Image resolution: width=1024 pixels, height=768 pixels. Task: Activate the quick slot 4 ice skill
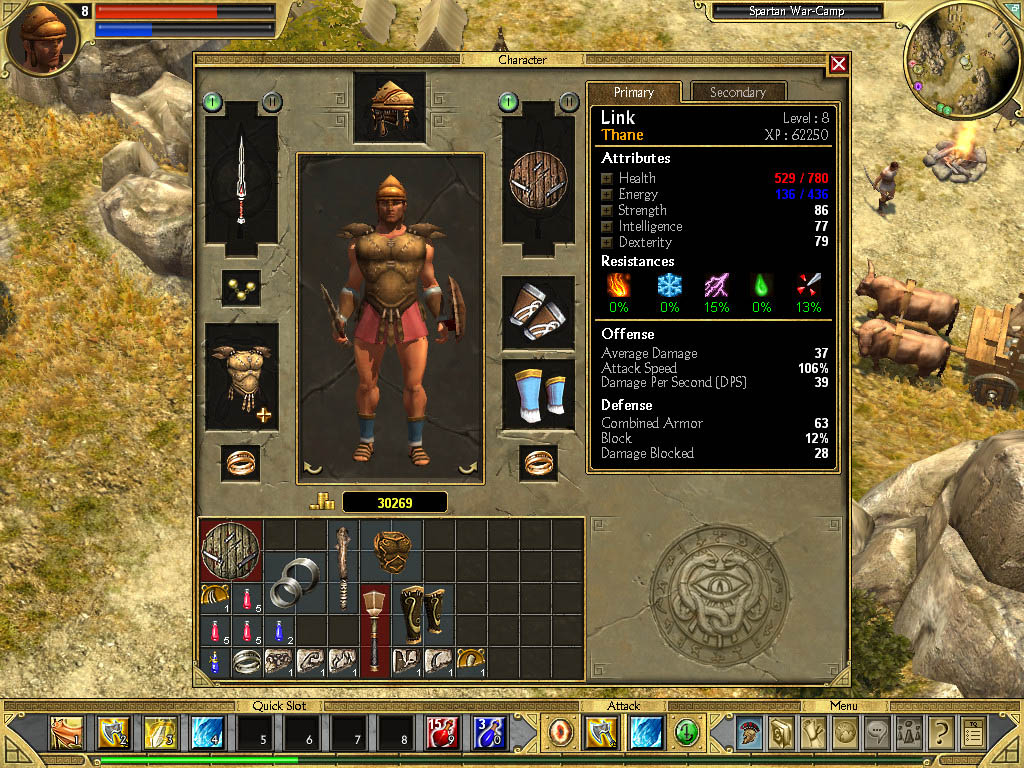pos(207,734)
